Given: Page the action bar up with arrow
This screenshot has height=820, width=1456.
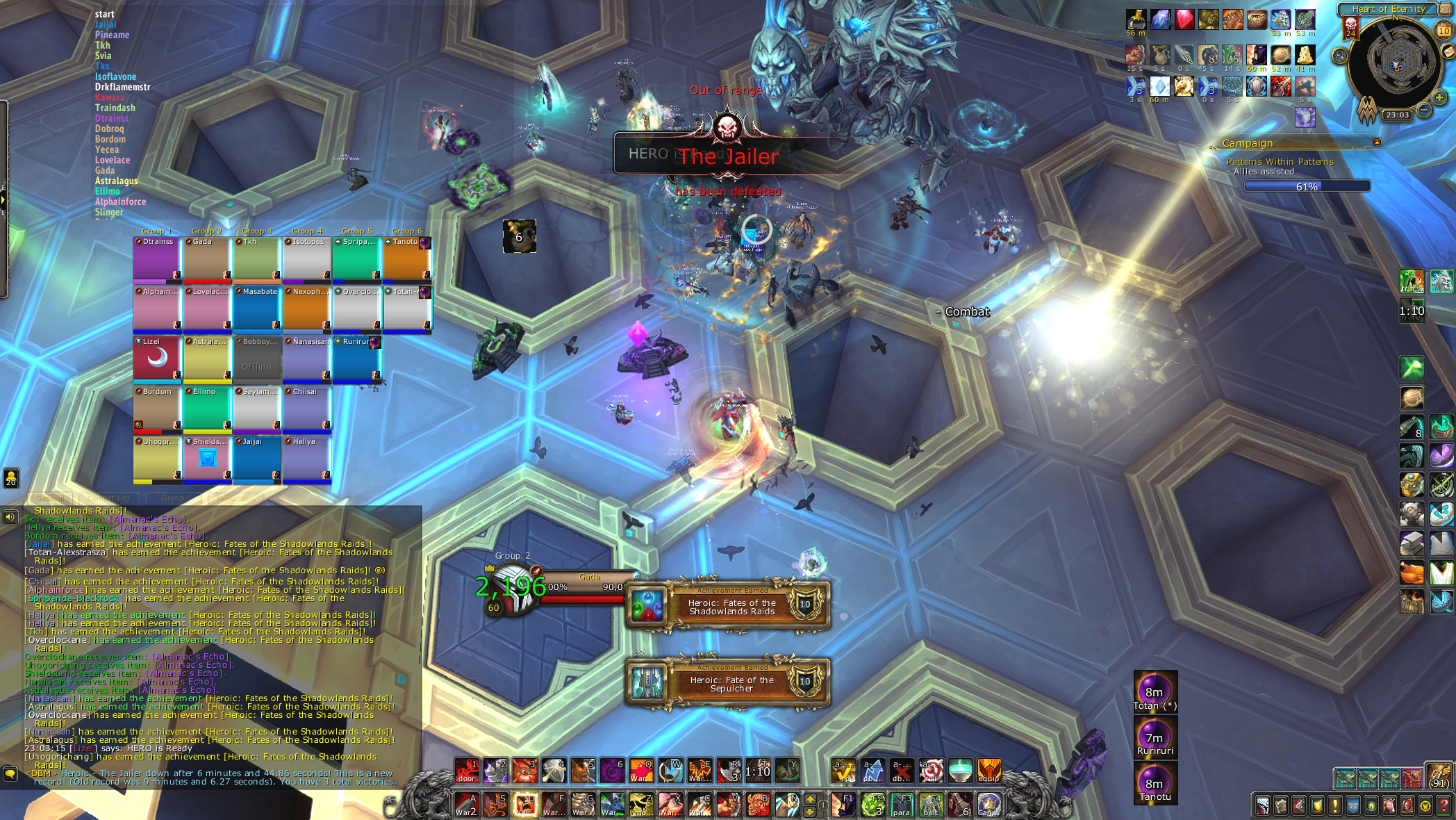Looking at the screenshot, I should pyautogui.click(x=810, y=800).
